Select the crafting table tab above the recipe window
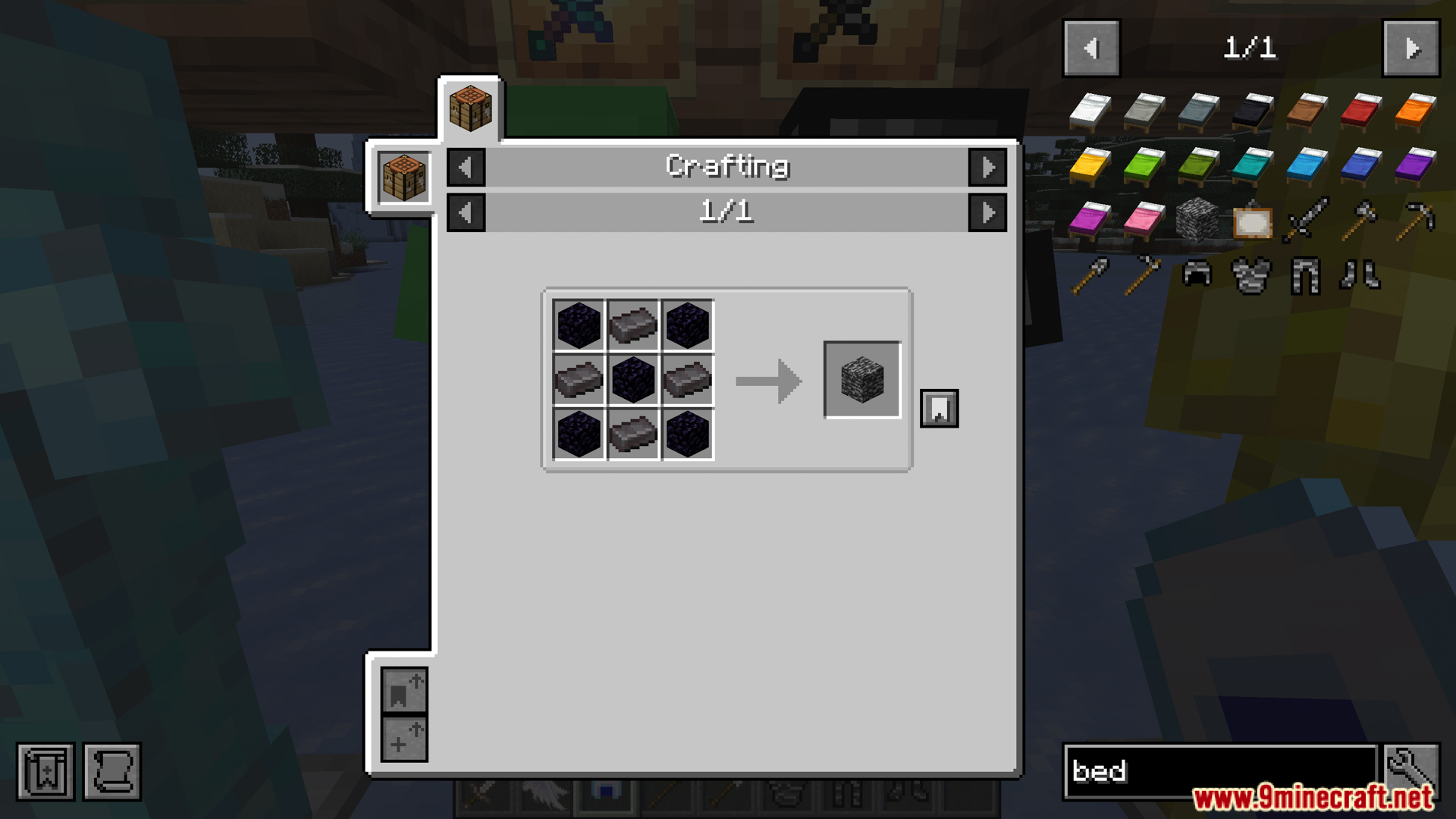This screenshot has height=819, width=1456. tap(470, 108)
